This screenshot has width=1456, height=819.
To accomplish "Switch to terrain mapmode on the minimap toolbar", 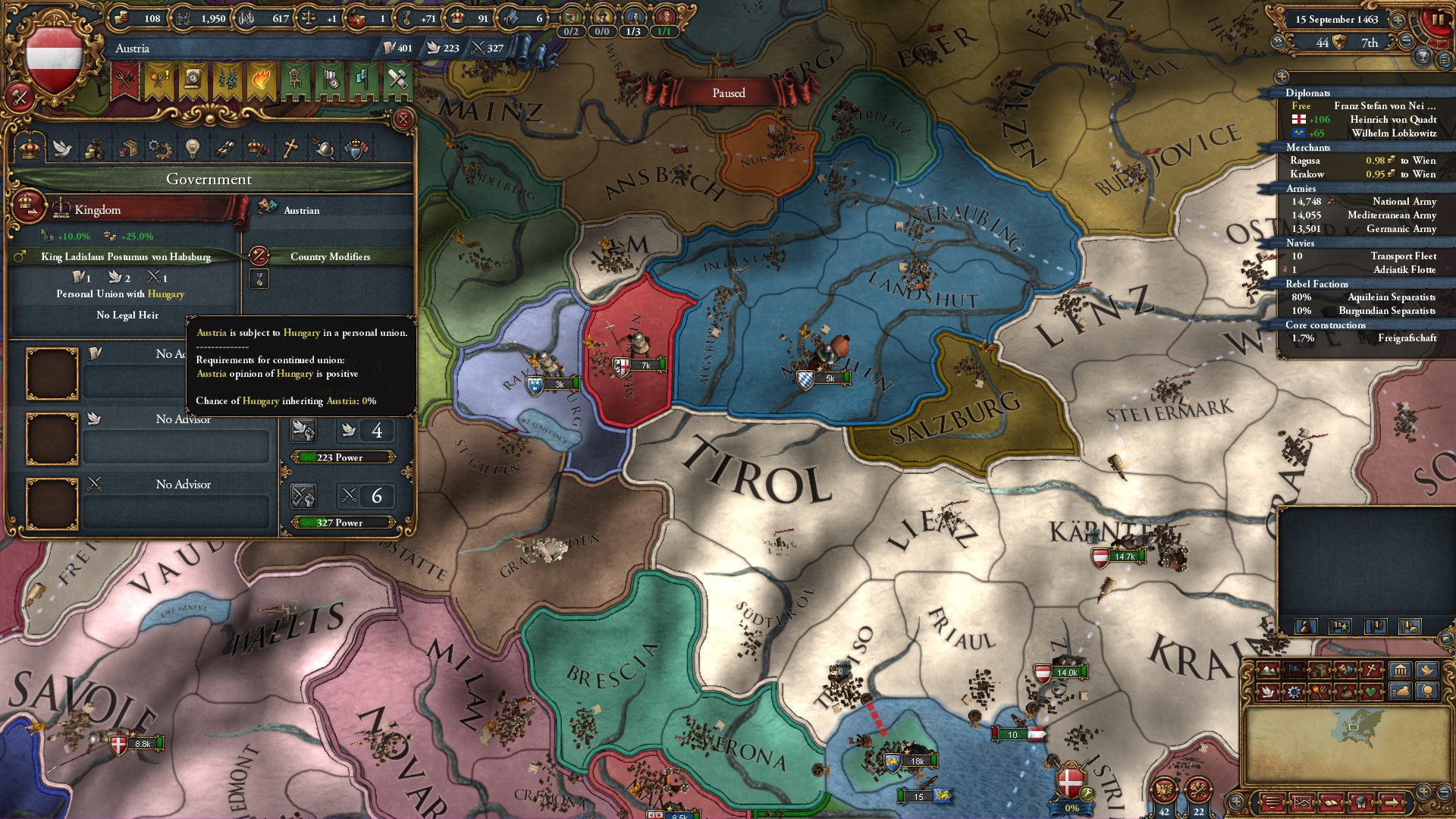I will 1267,670.
